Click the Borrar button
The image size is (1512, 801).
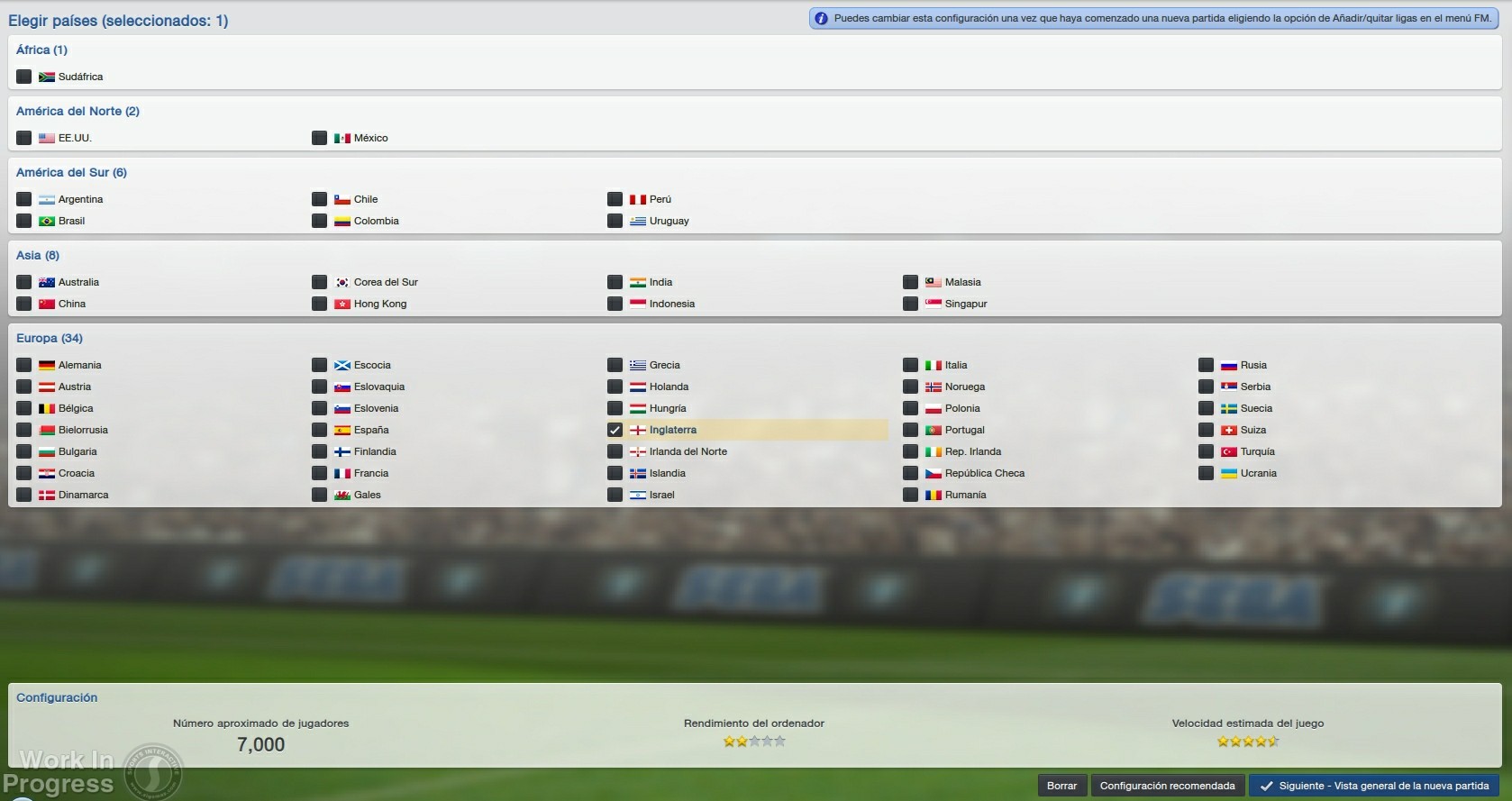click(1061, 785)
